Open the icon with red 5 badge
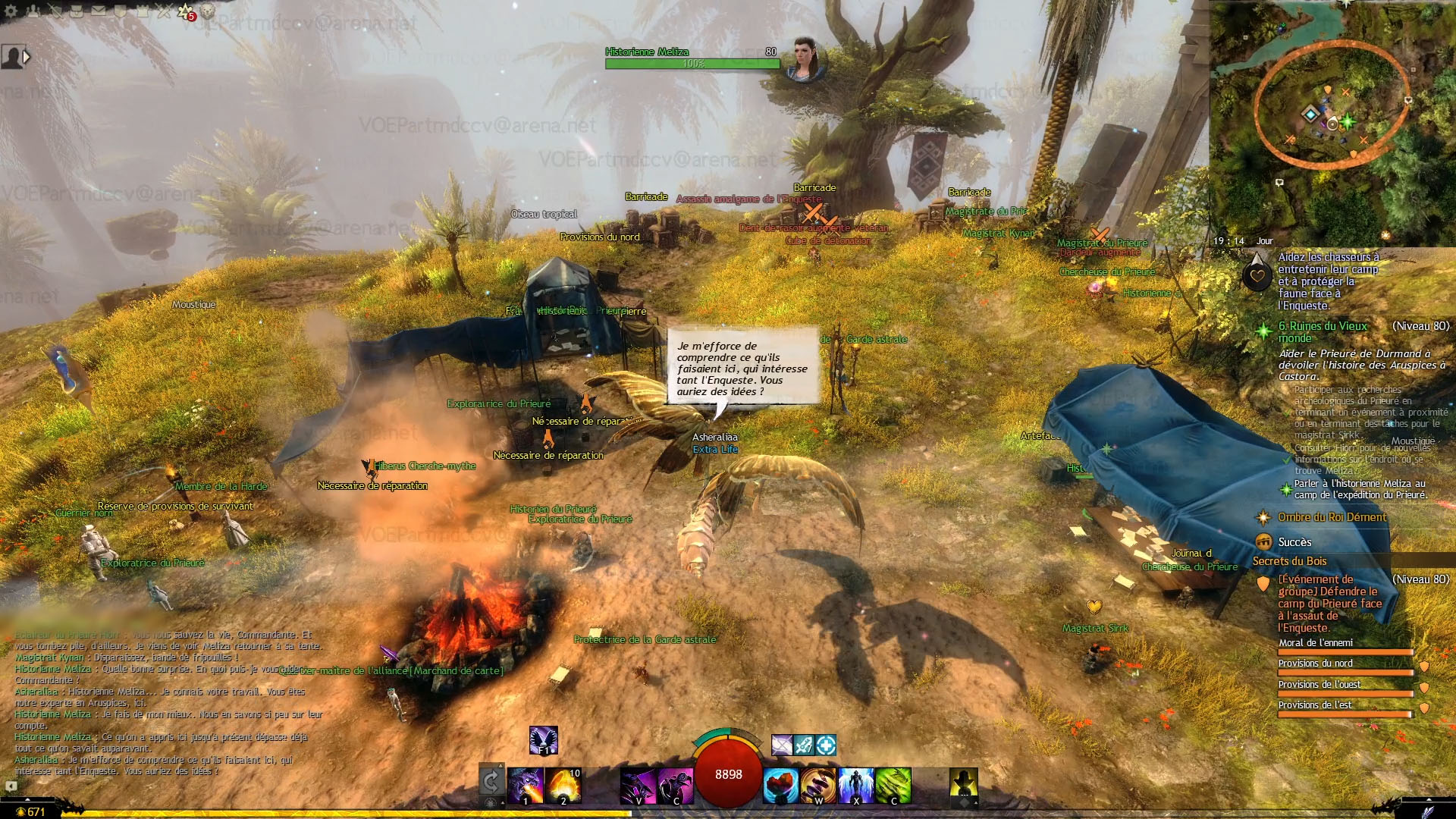1456x819 pixels. (x=186, y=11)
